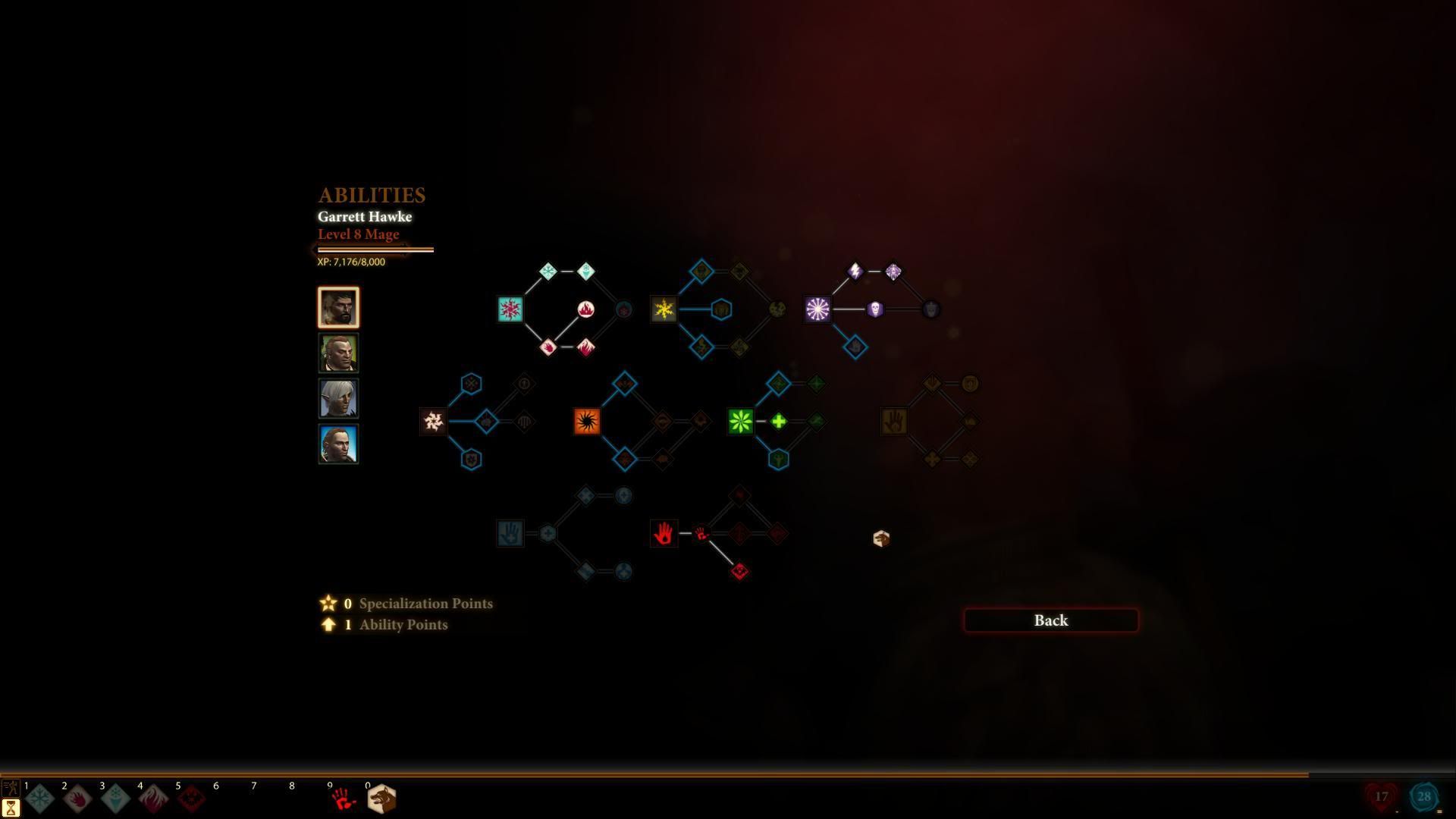Open the orange black-sun tree icon
This screenshot has height=819, width=1456.
tap(587, 422)
